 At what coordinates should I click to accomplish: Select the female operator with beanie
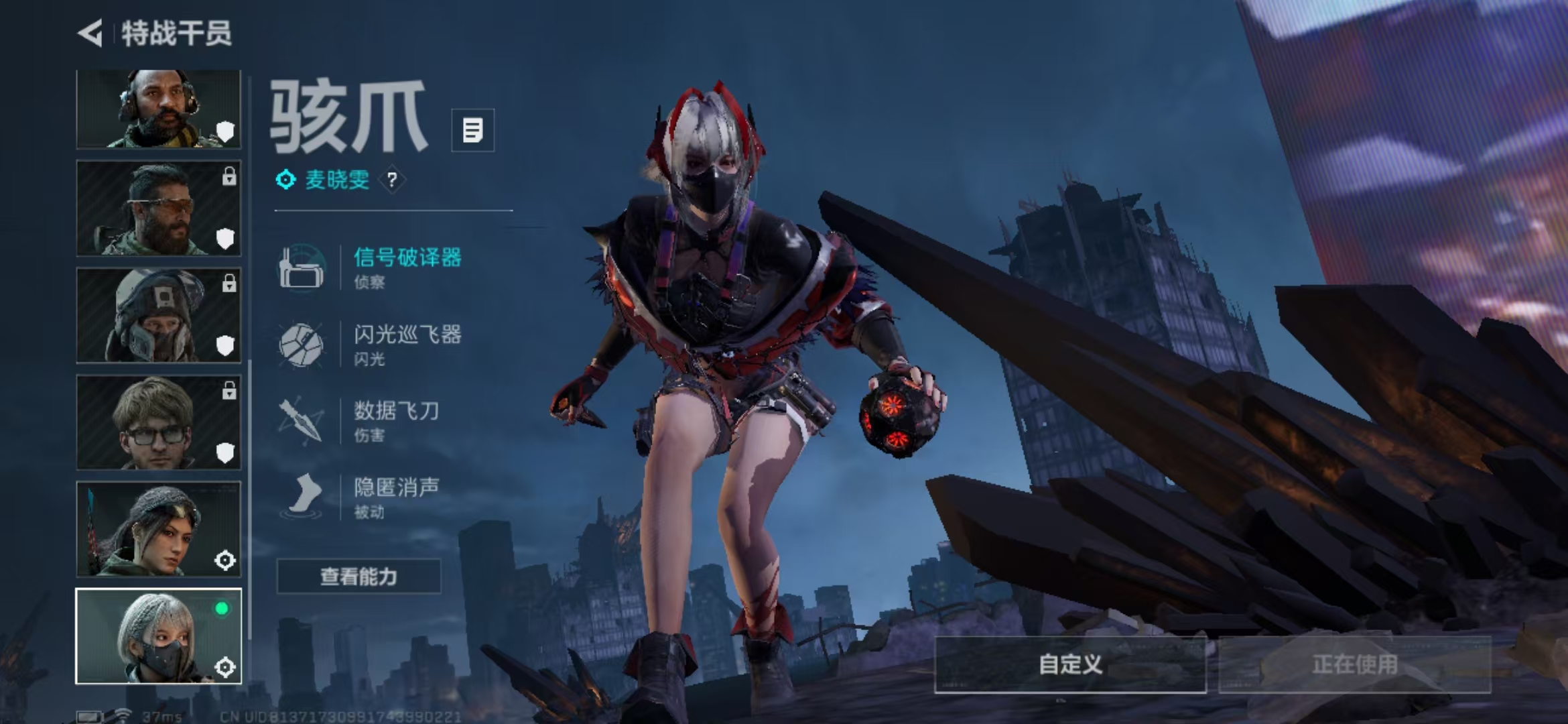pyautogui.click(x=158, y=529)
